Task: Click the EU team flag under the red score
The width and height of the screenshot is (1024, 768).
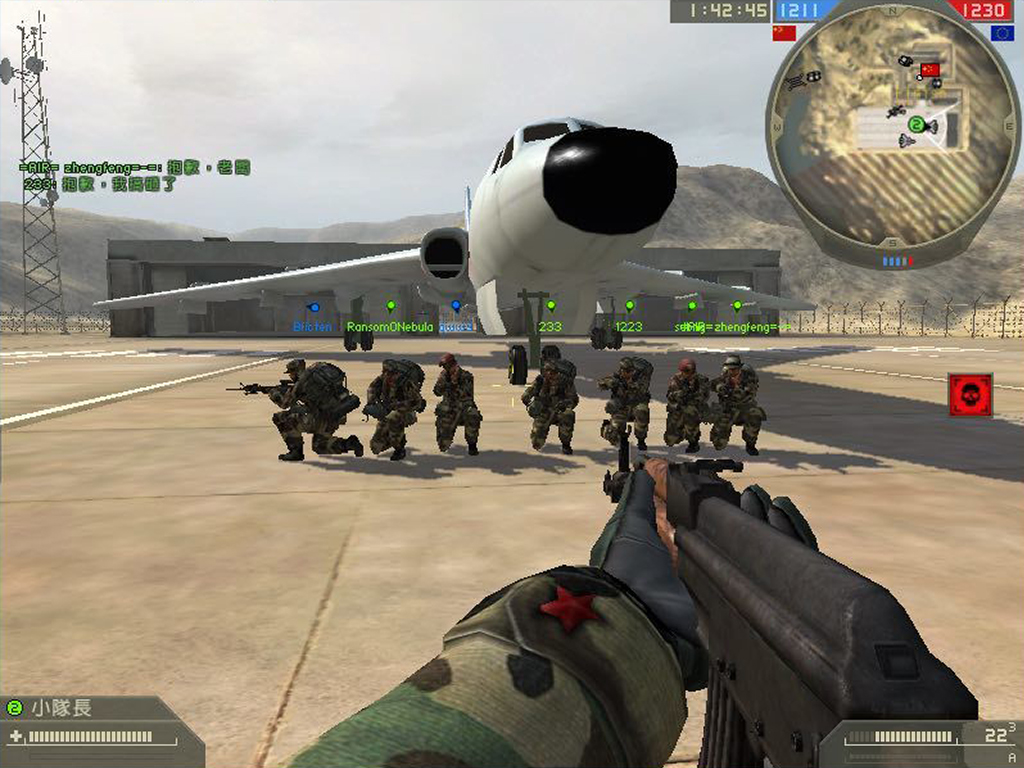Action: [1002, 33]
